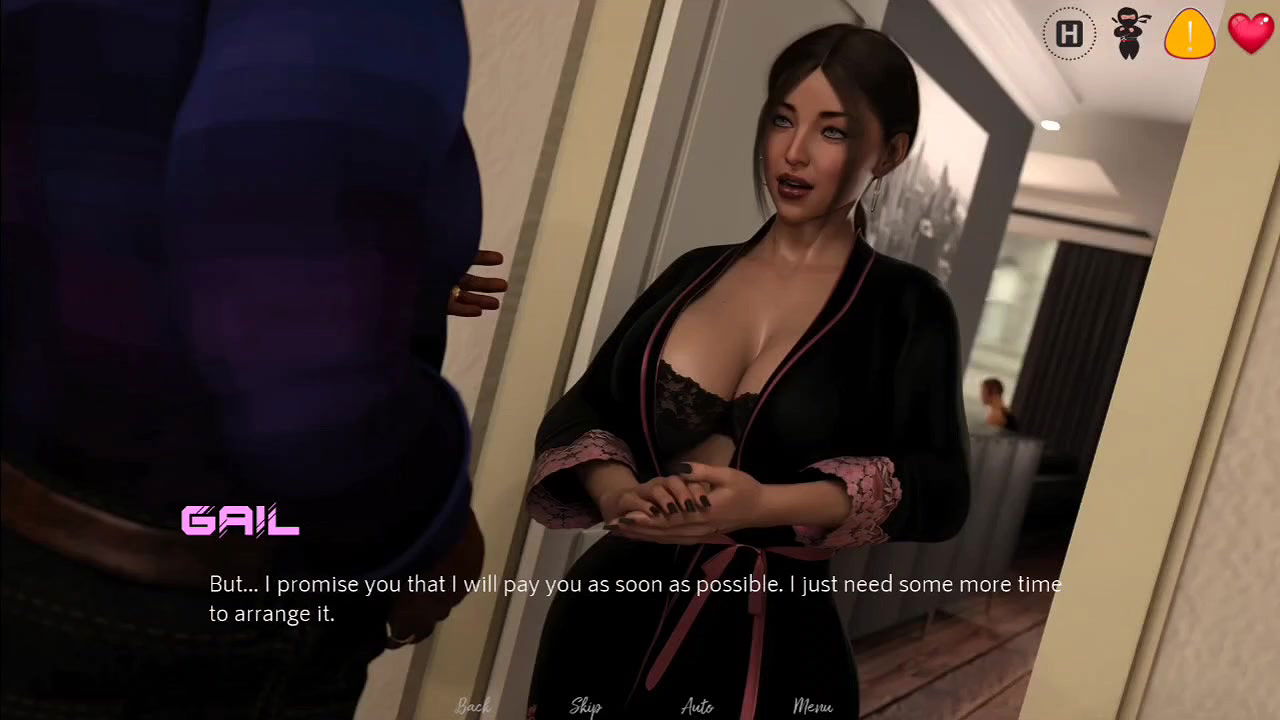Click the Auto button for automatic text
The height and width of the screenshot is (720, 1280).
pos(695,706)
